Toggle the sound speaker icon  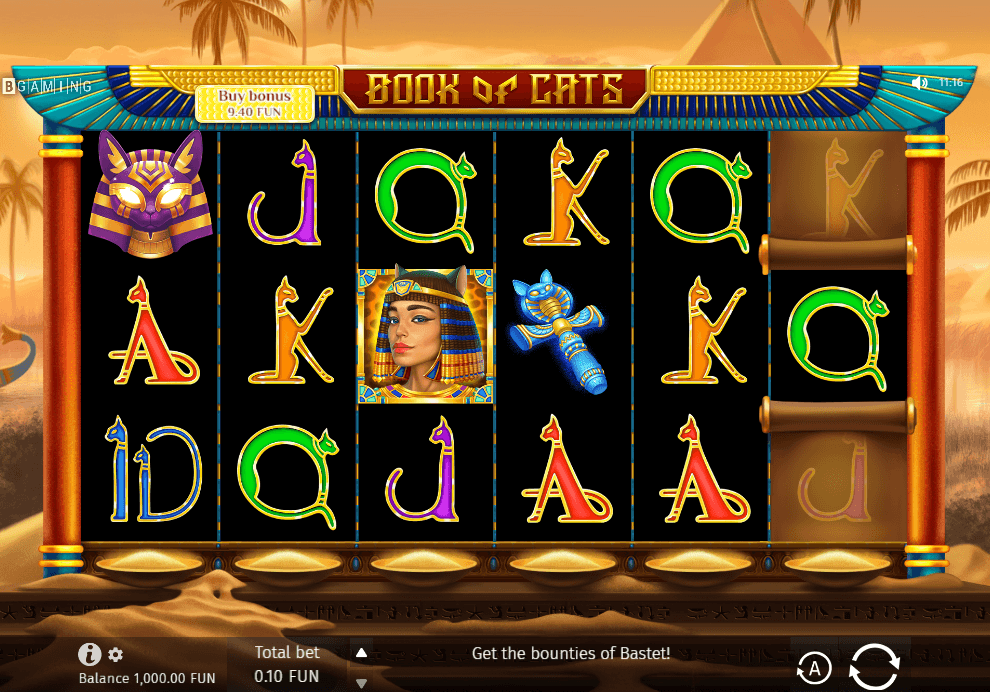(x=920, y=82)
